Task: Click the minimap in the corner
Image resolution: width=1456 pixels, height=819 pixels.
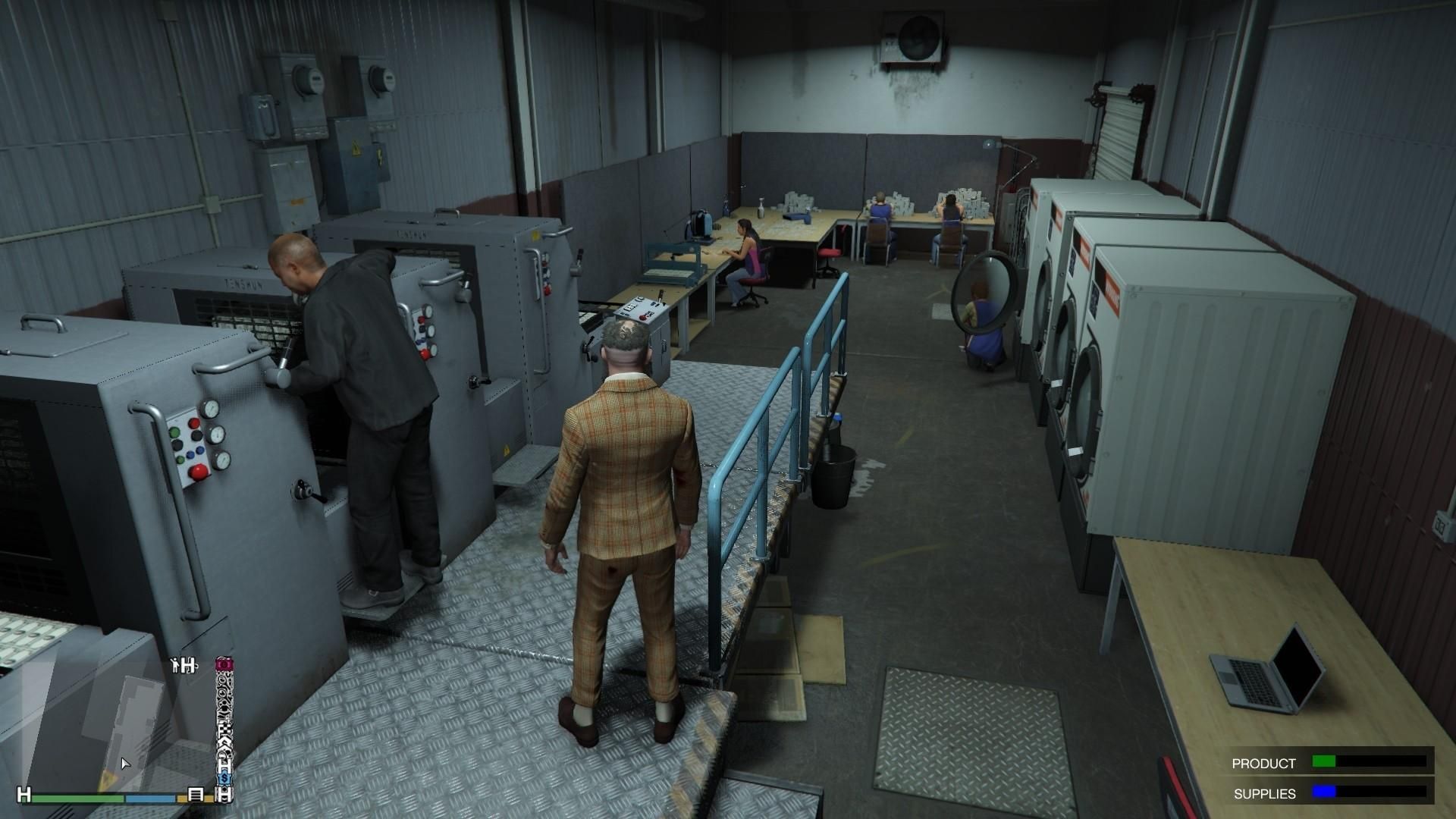Action: (114, 728)
